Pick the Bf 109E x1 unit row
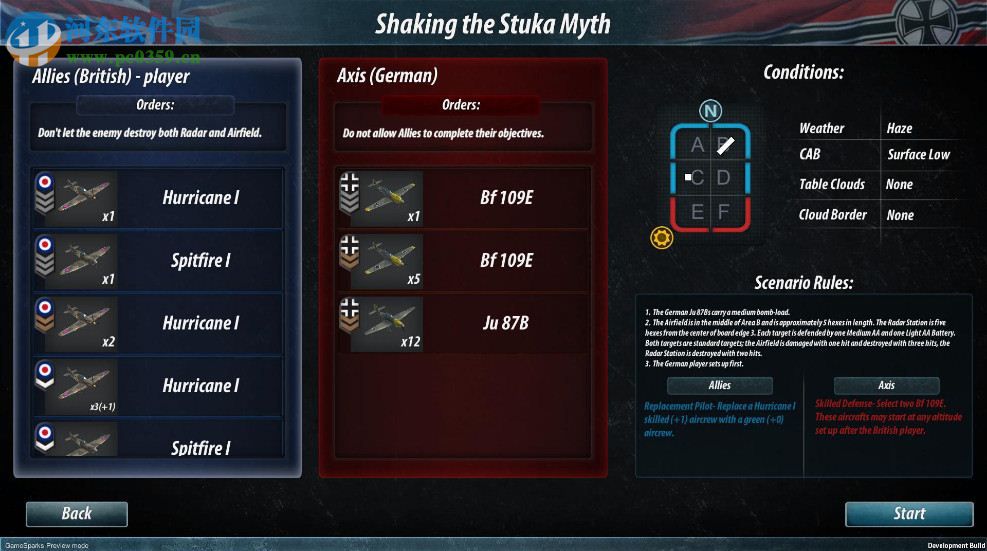 point(463,198)
